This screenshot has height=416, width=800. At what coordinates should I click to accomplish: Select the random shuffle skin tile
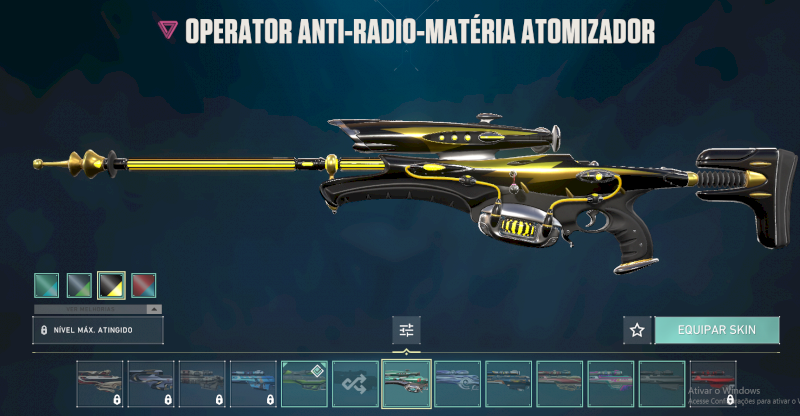click(x=355, y=383)
